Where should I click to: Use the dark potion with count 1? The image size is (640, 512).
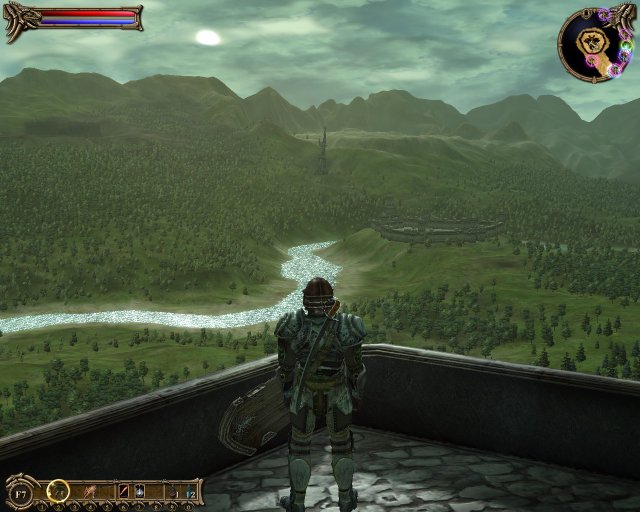(173, 491)
